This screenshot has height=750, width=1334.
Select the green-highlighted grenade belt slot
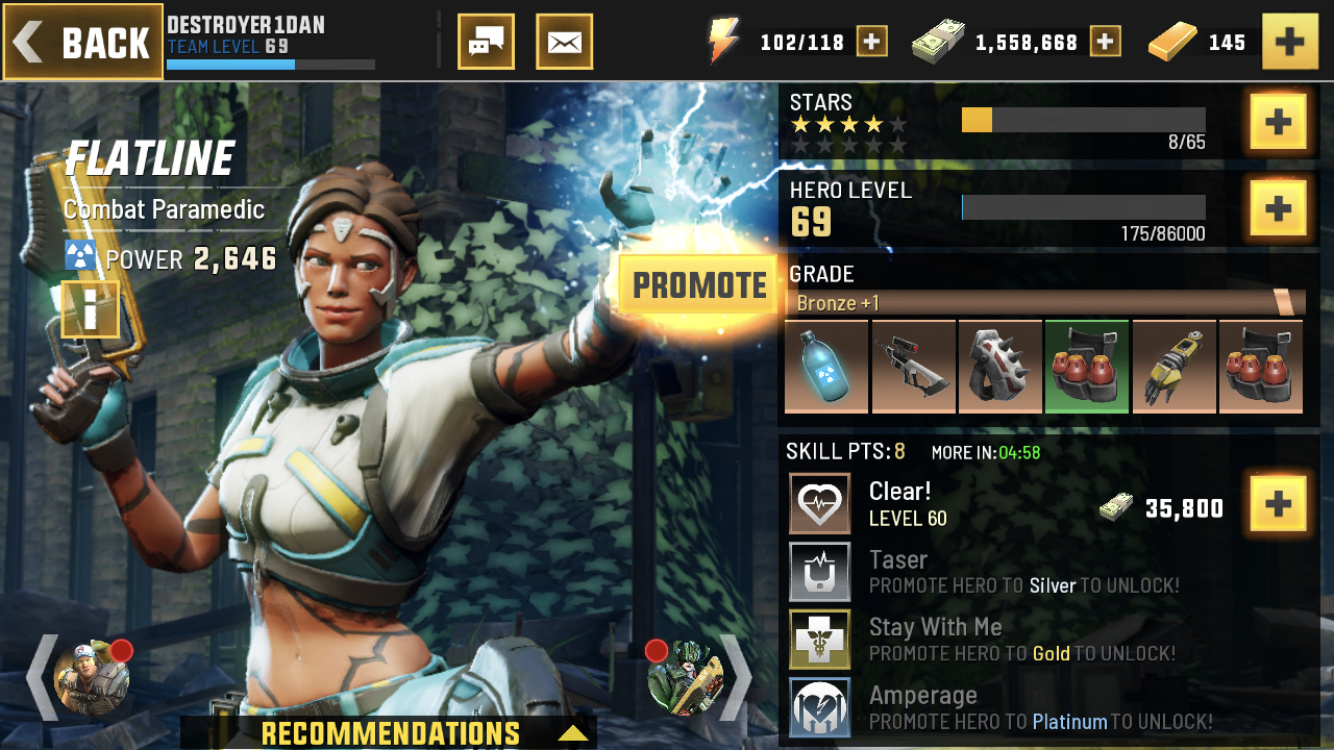click(1087, 366)
